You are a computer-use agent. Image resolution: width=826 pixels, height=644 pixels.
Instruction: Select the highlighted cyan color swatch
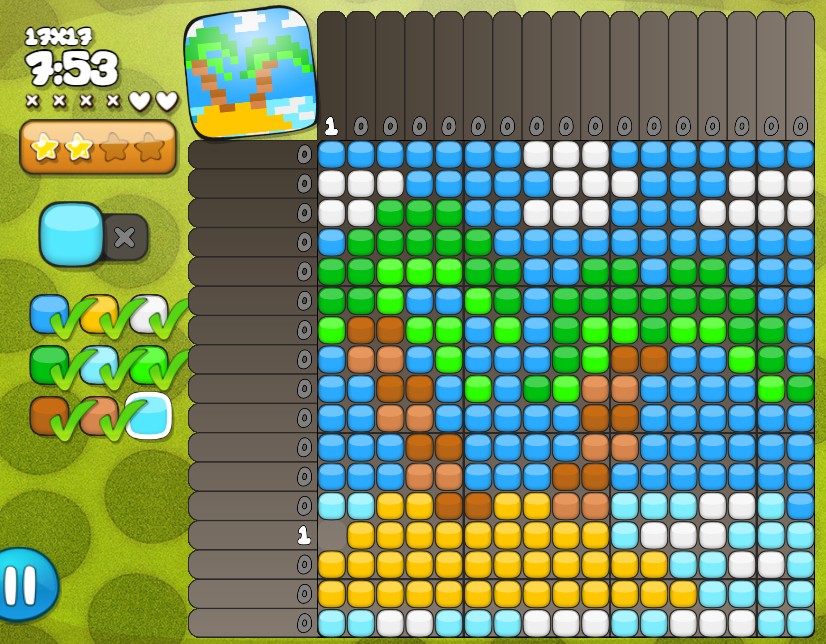point(148,416)
